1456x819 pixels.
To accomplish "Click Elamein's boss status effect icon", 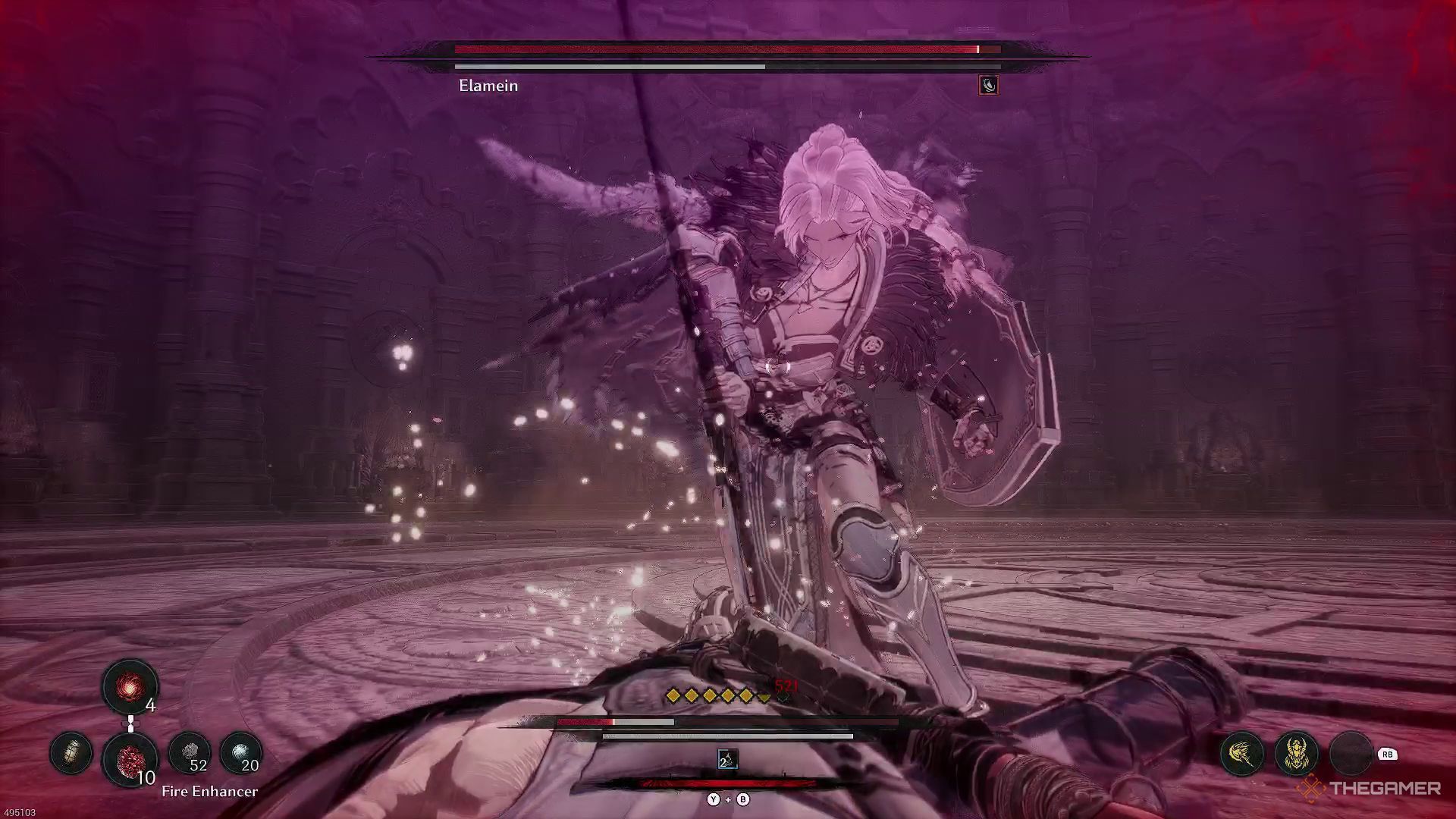I will pyautogui.click(x=988, y=85).
